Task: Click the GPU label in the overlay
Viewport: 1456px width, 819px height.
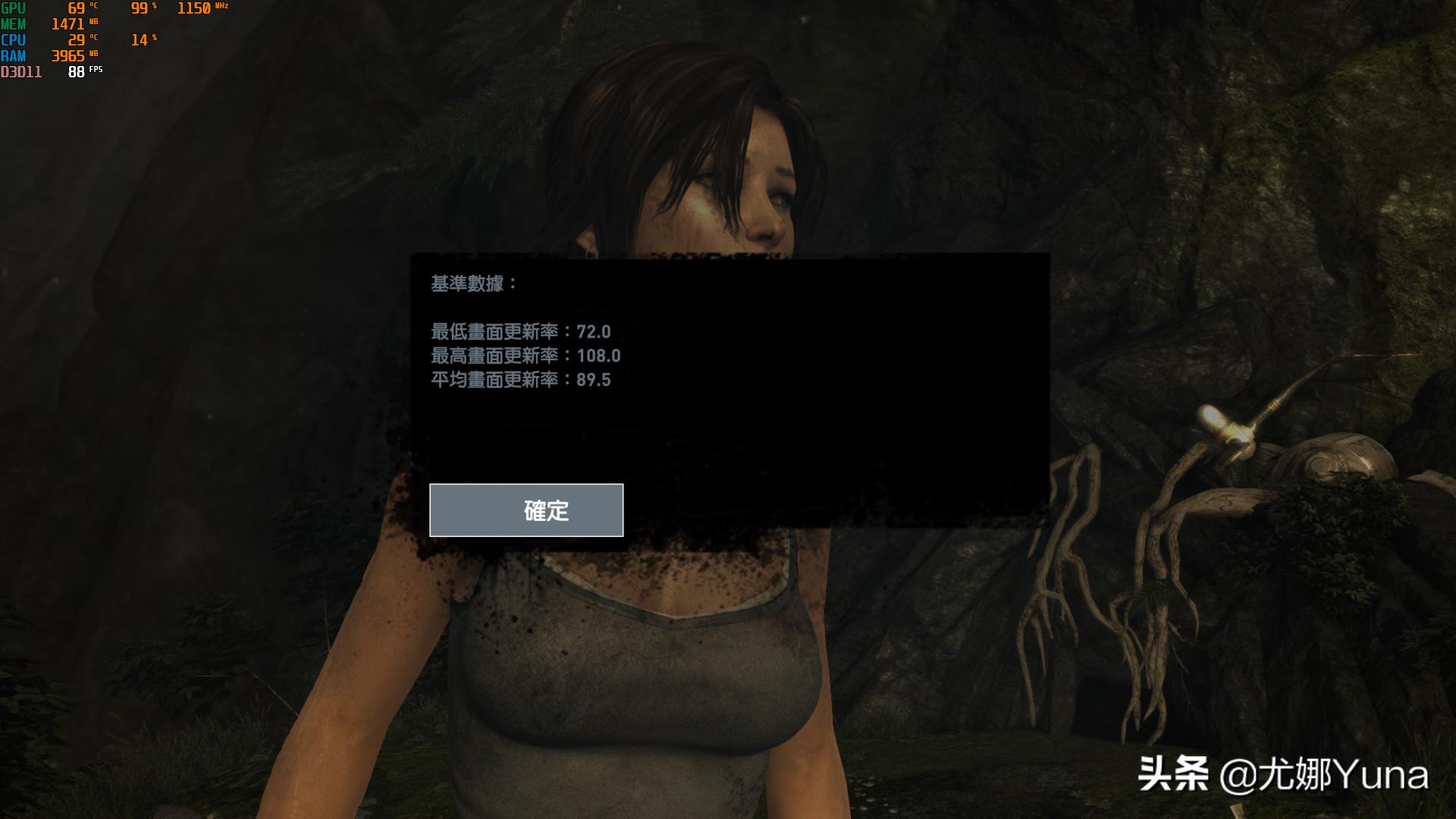Action: [x=14, y=9]
